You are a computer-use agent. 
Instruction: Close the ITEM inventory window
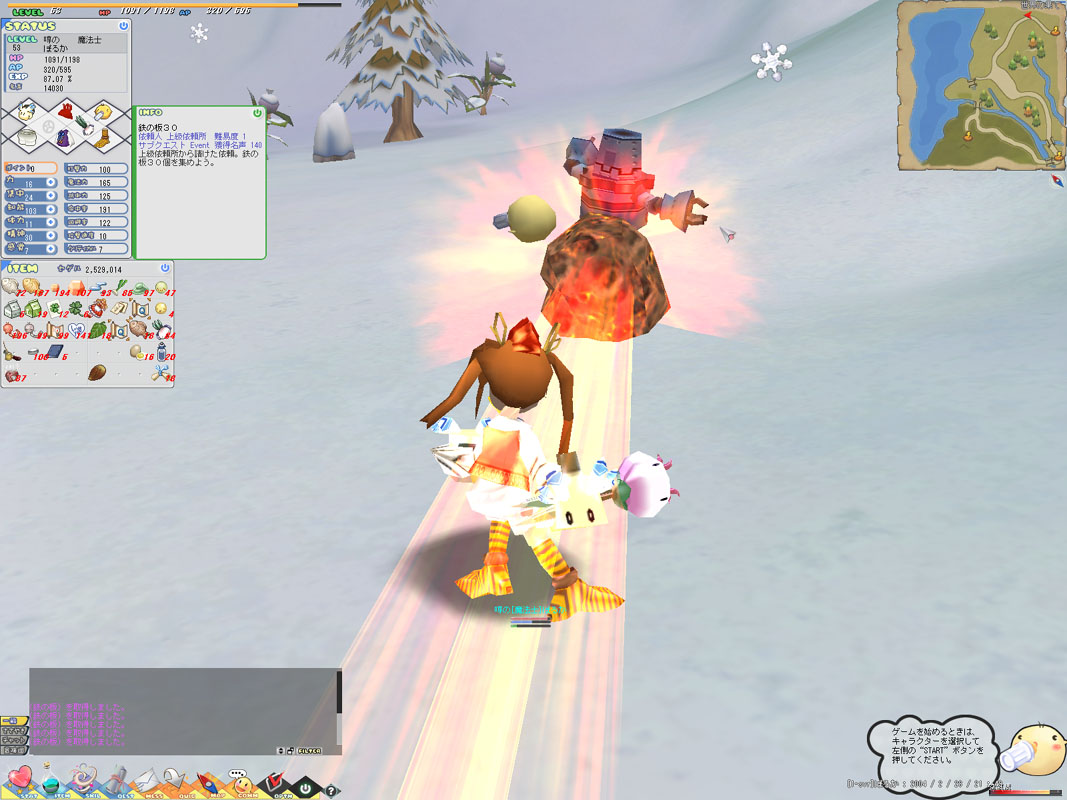tap(165, 268)
